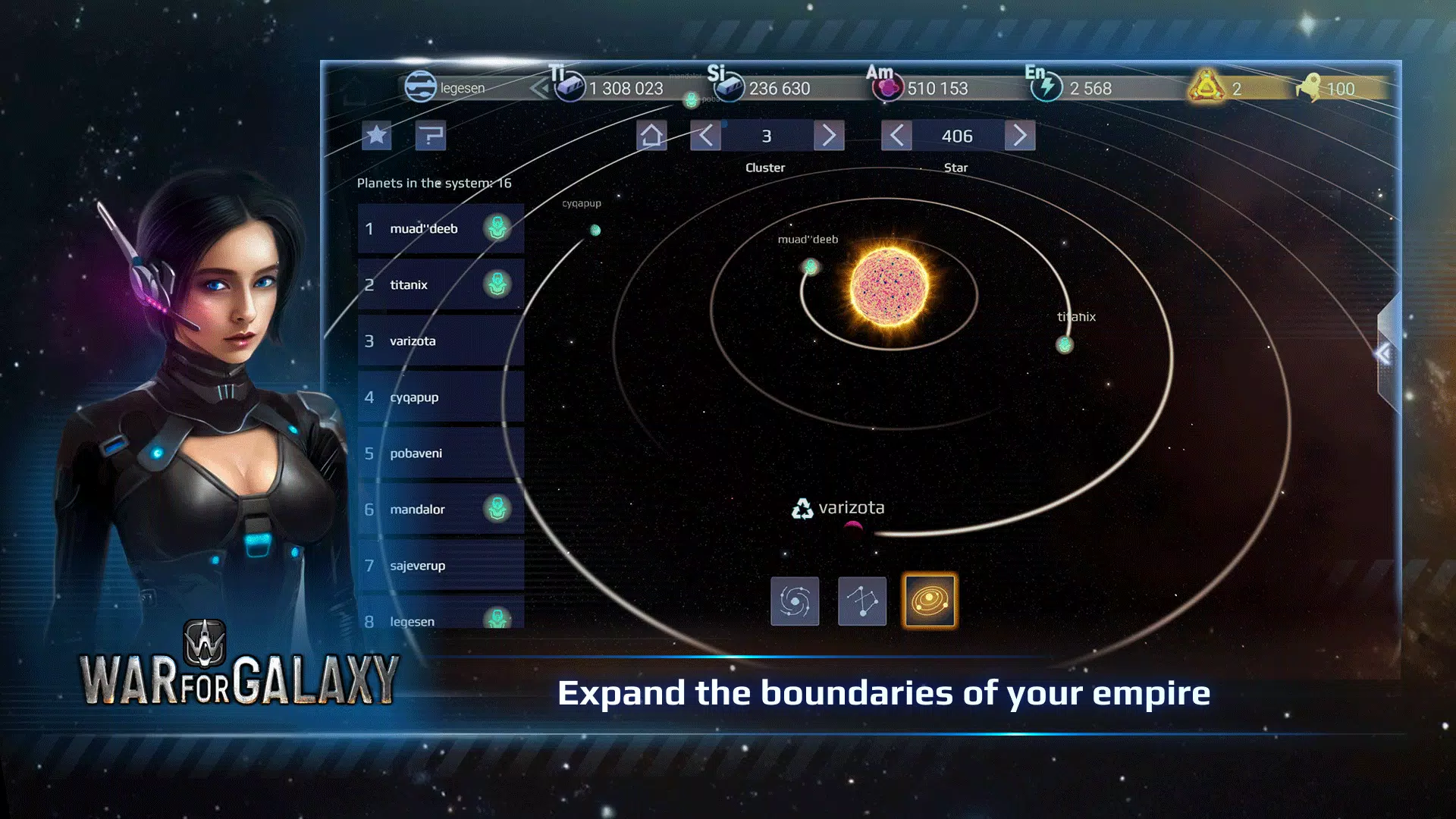Click the star favorite icon

tap(375, 136)
